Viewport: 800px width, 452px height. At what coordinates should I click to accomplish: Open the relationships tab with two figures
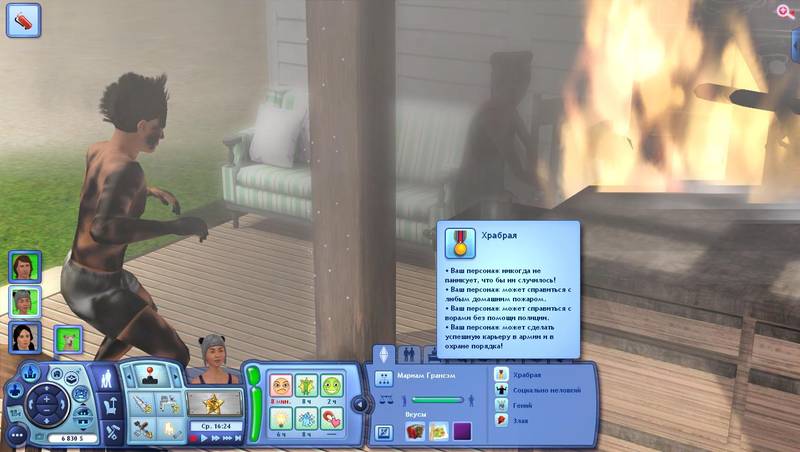coord(408,356)
